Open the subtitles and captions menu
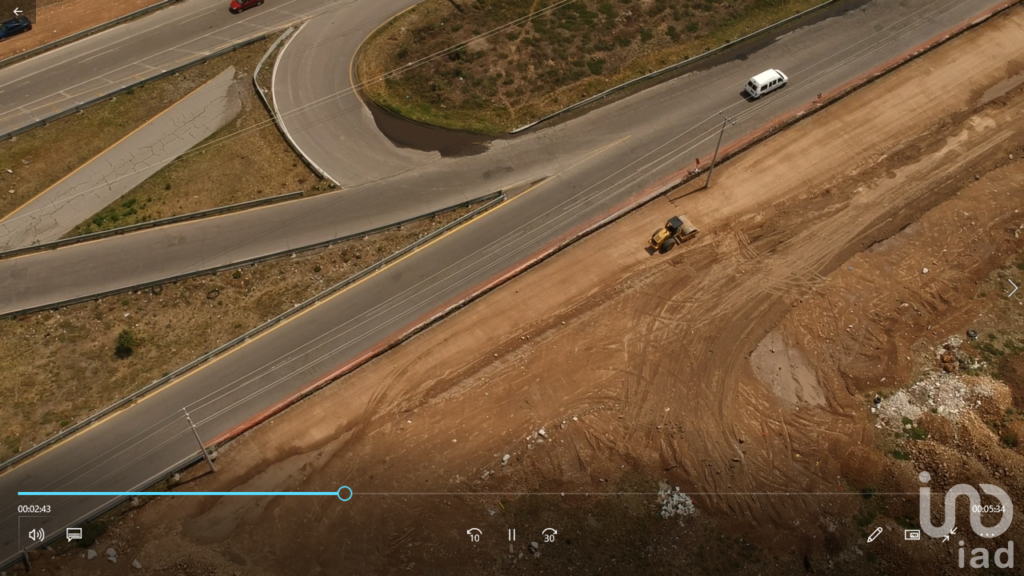 pyautogui.click(x=74, y=535)
